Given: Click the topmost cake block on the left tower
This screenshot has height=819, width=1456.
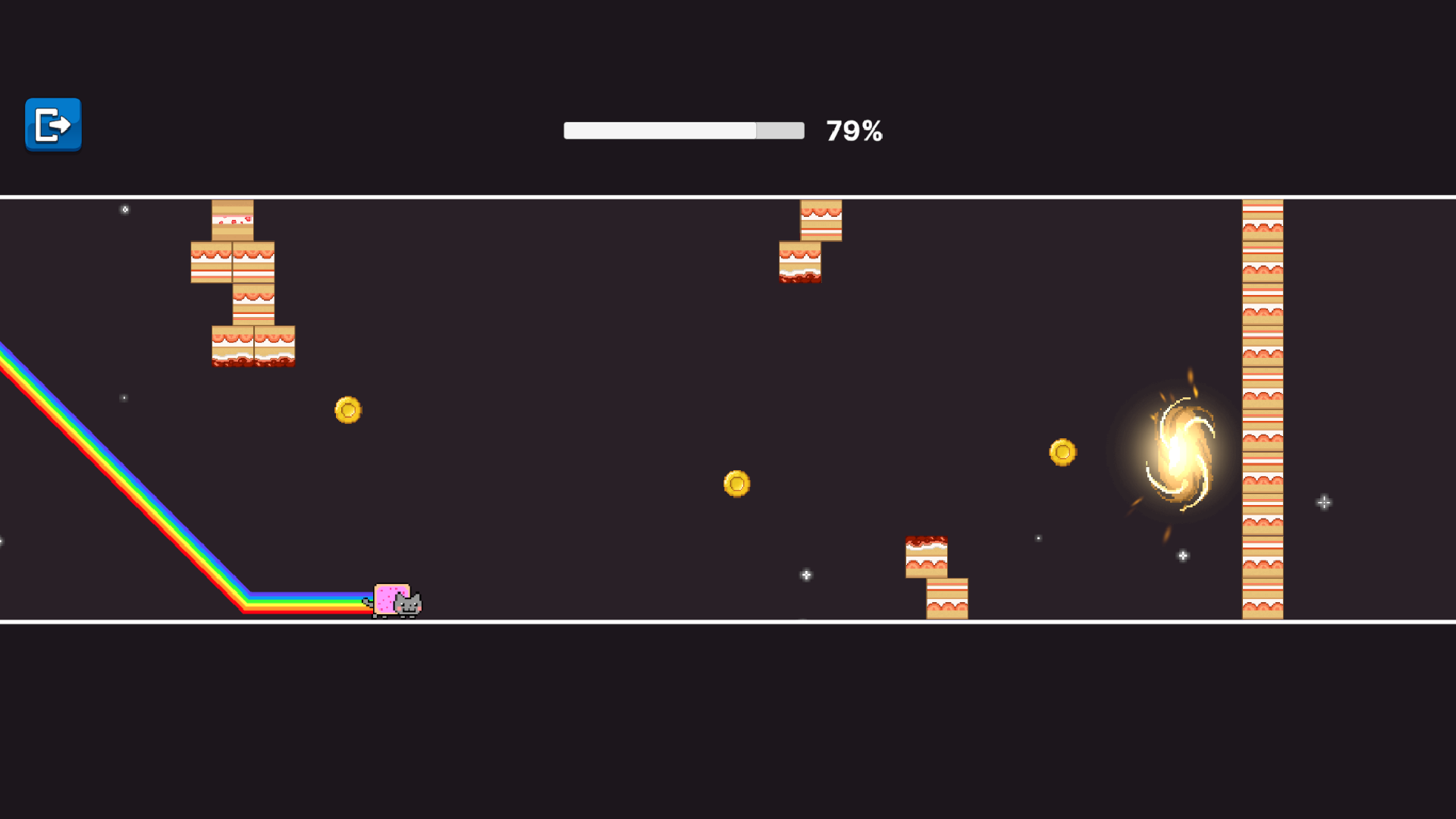Looking at the screenshot, I should [232, 218].
